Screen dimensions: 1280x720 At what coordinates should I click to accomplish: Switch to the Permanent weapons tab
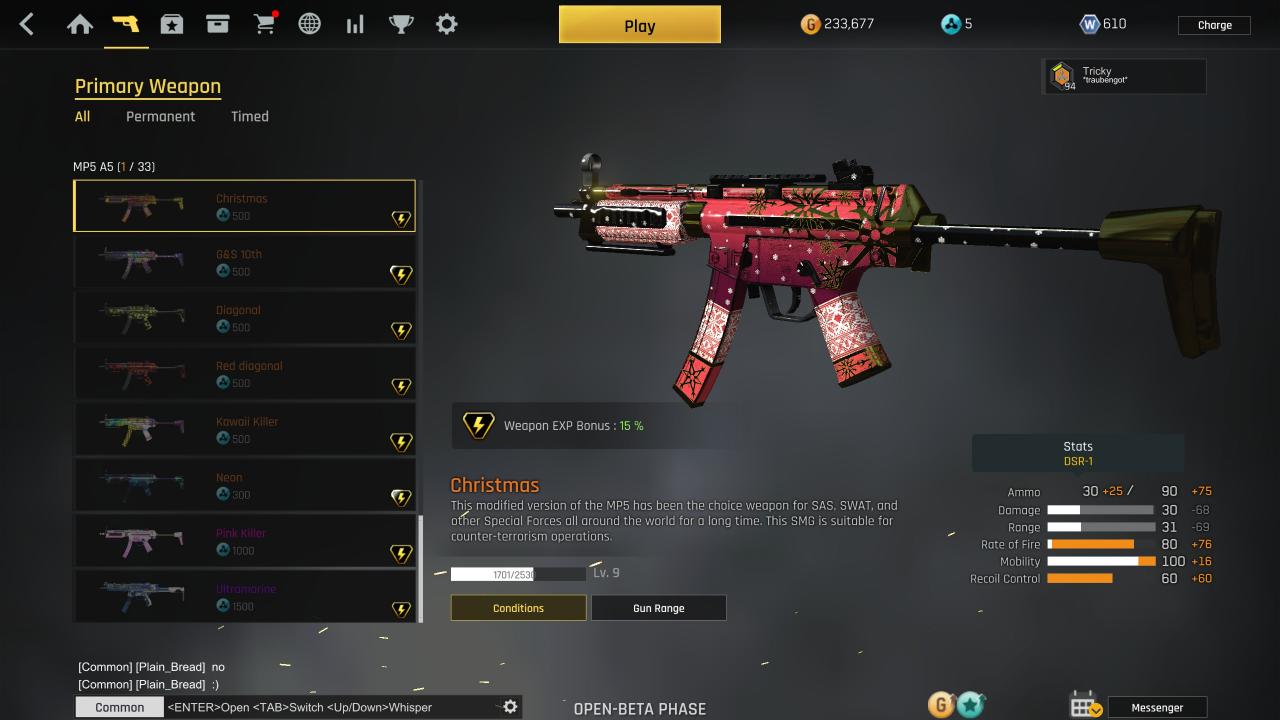160,116
